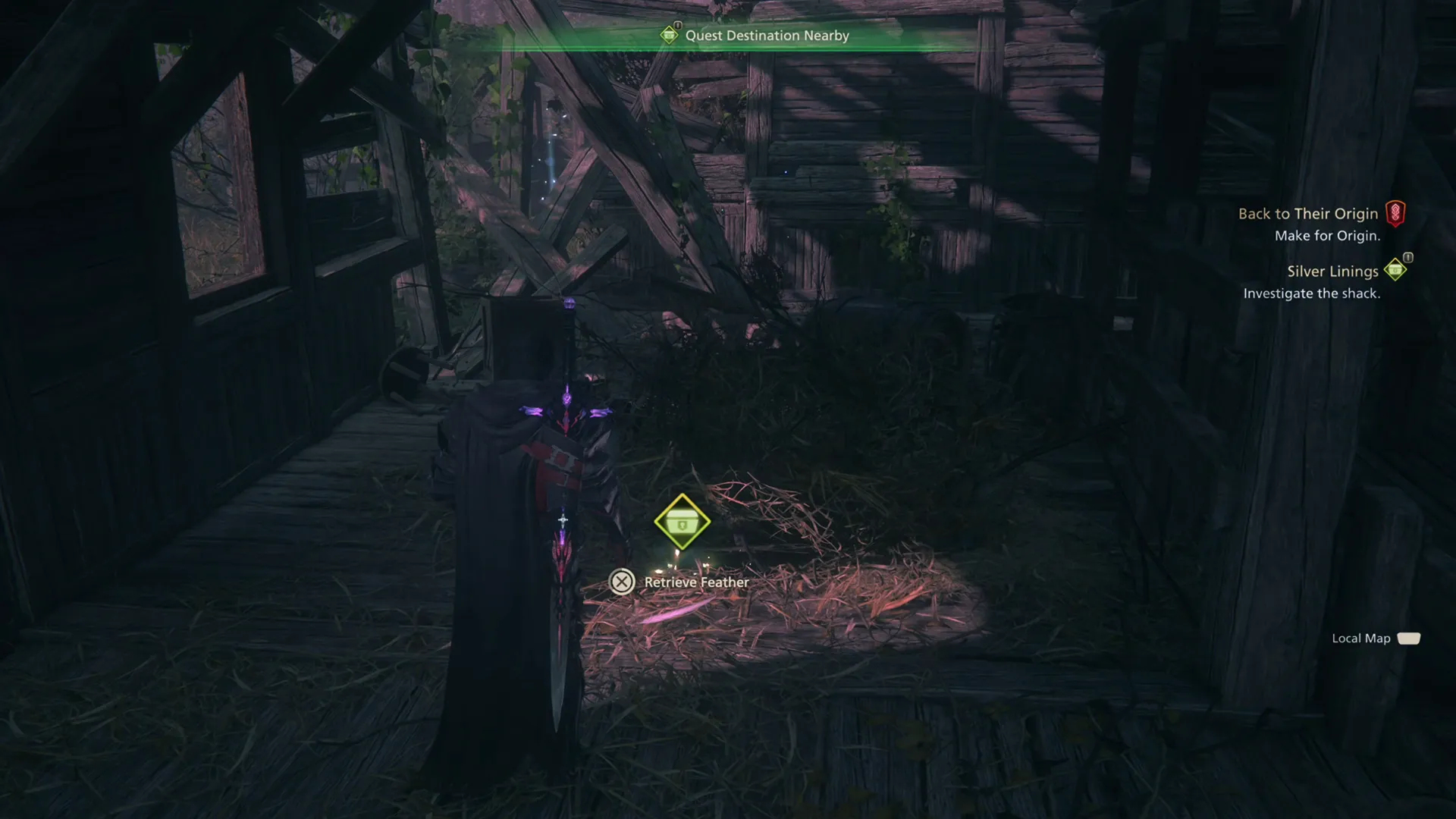Select the red shield icon beside Back to Their Origin

click(1395, 214)
